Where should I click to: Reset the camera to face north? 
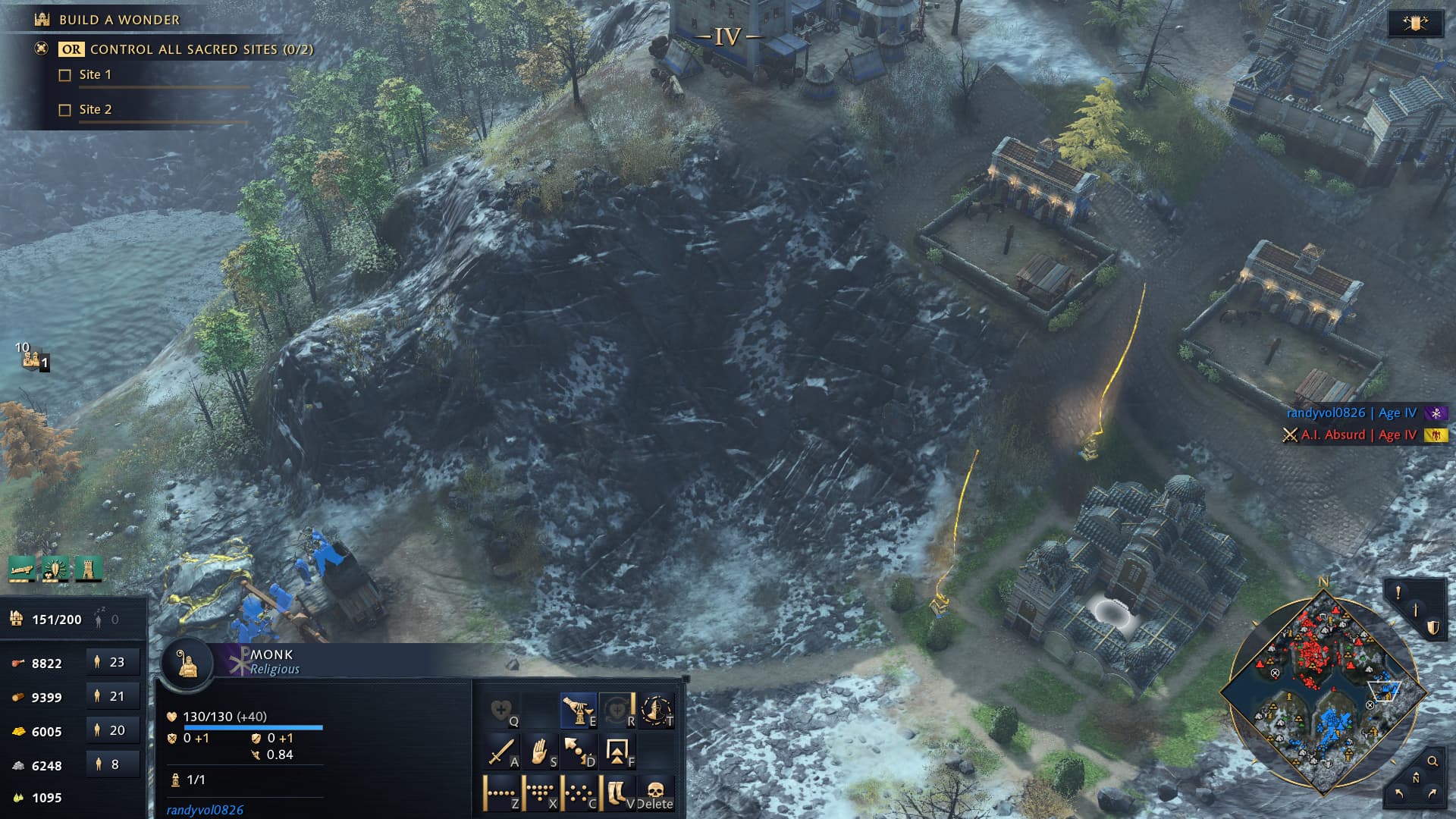pyautogui.click(x=1416, y=778)
